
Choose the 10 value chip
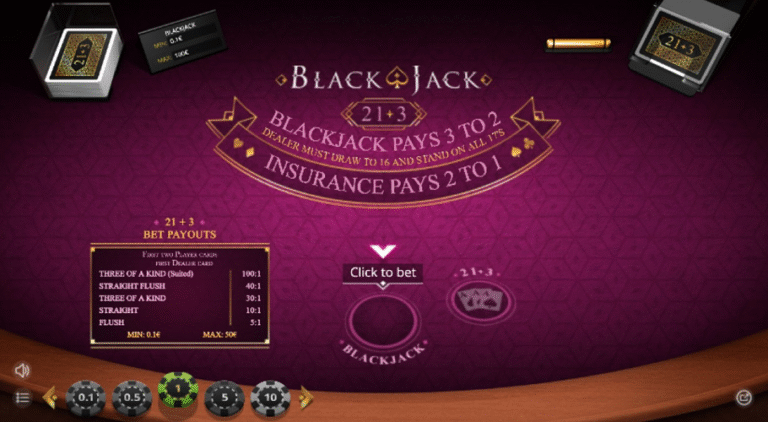(x=269, y=398)
